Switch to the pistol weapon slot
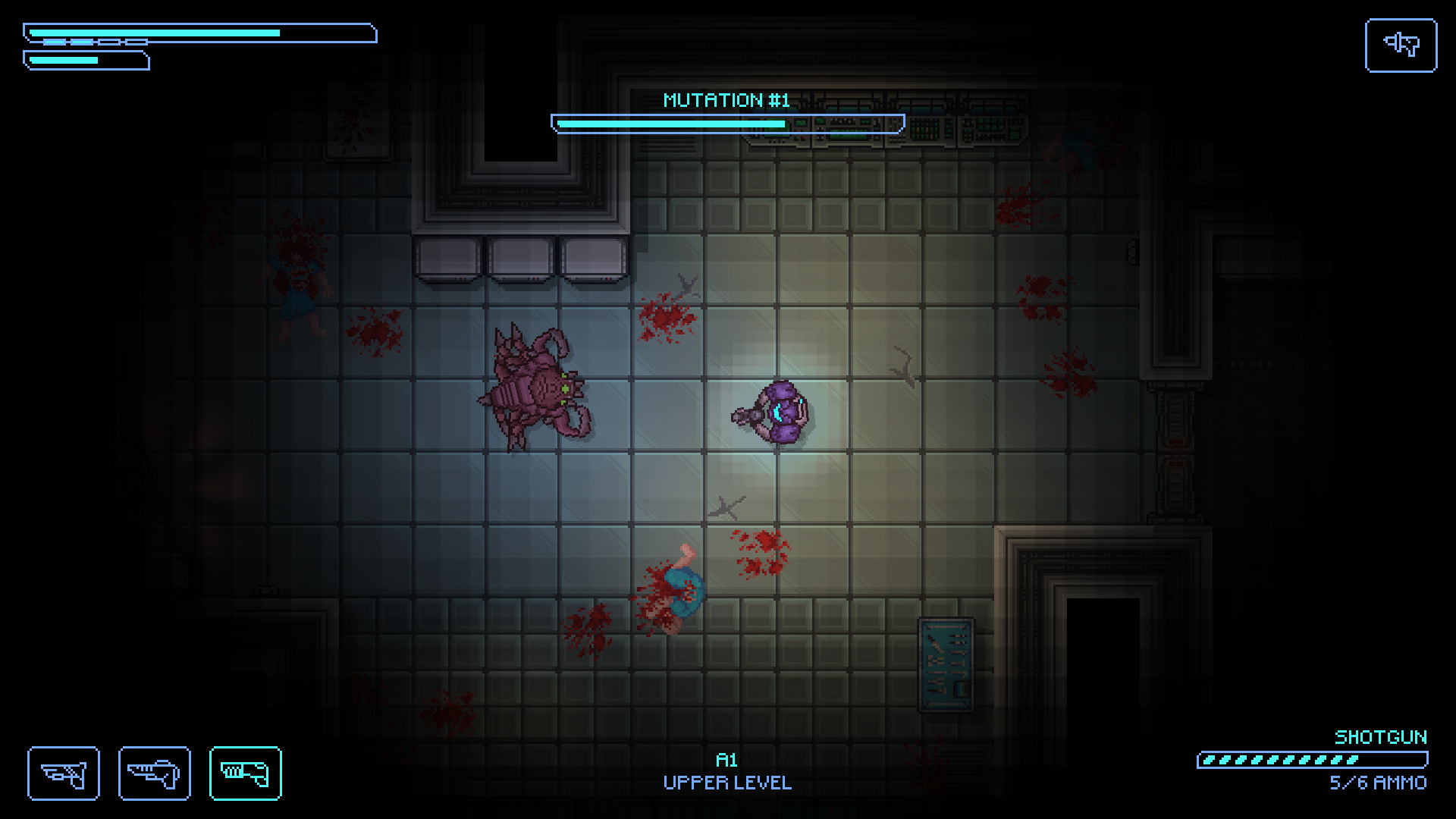1456x819 pixels. coord(64,773)
